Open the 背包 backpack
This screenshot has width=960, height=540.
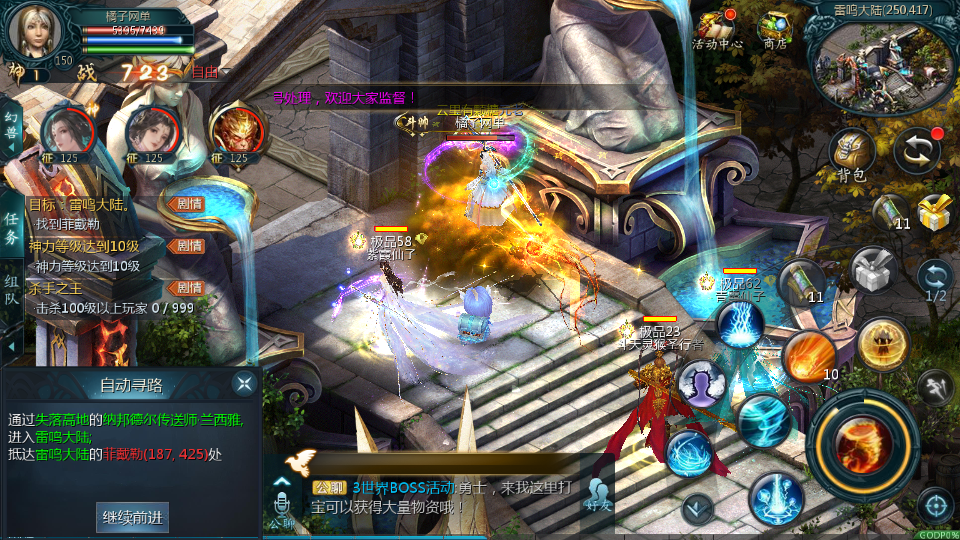click(x=852, y=154)
